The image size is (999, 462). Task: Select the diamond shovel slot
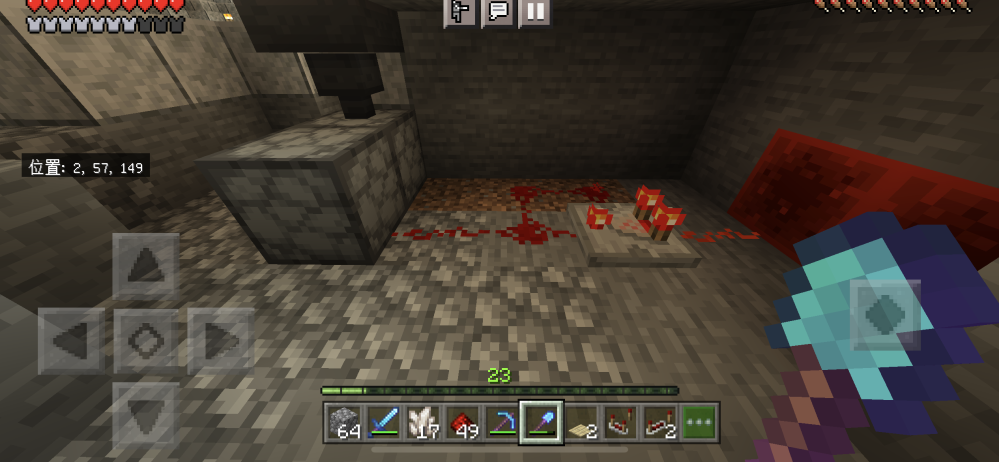point(542,423)
